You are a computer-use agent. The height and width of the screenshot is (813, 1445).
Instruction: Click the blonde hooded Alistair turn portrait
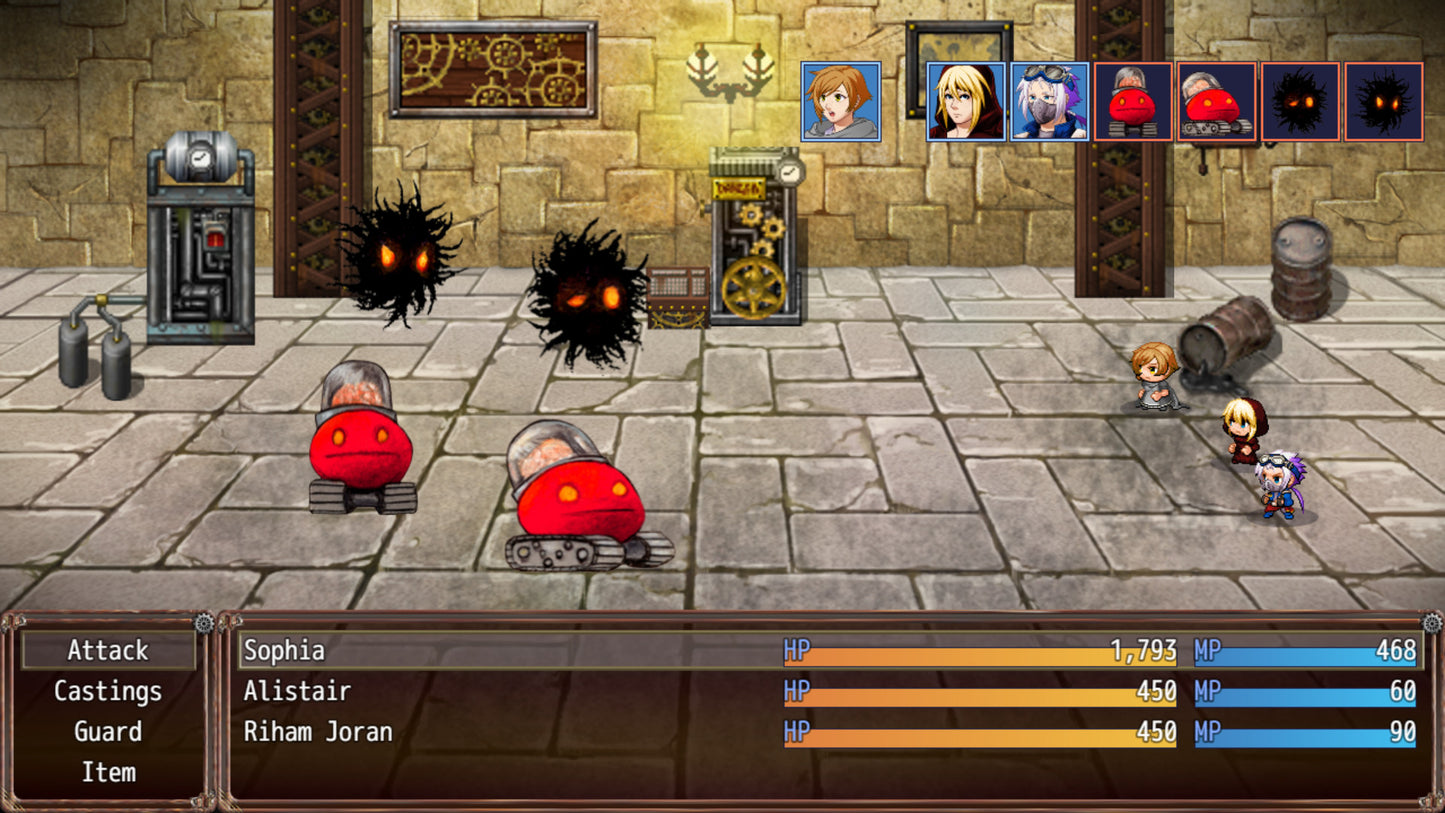(966, 101)
